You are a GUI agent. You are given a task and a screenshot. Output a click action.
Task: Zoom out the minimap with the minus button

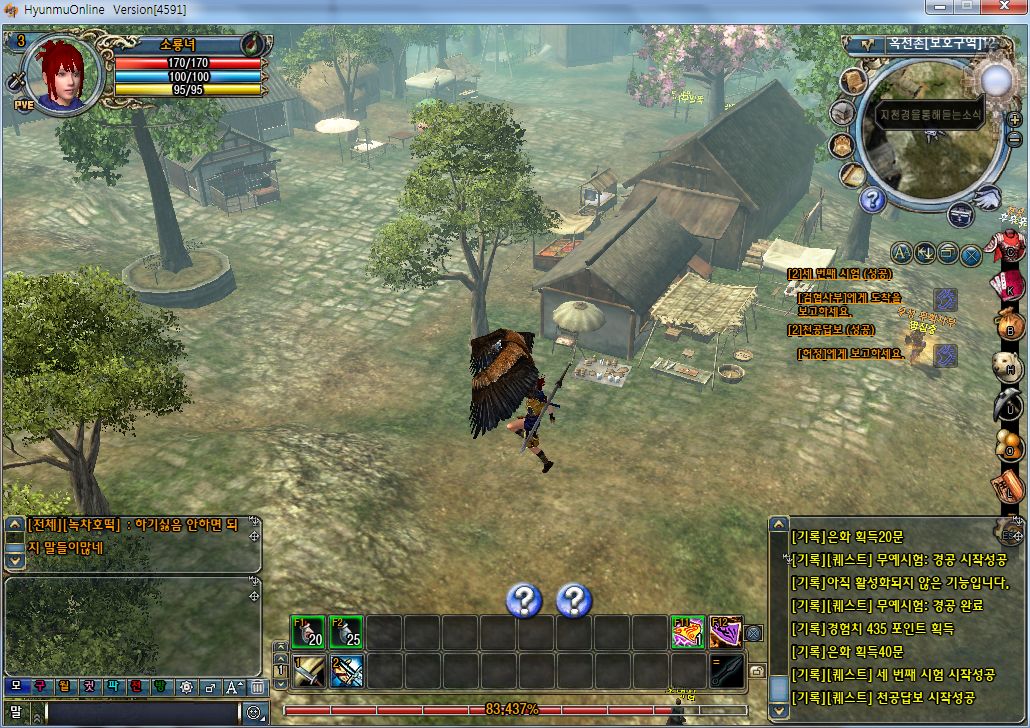tap(1015, 139)
